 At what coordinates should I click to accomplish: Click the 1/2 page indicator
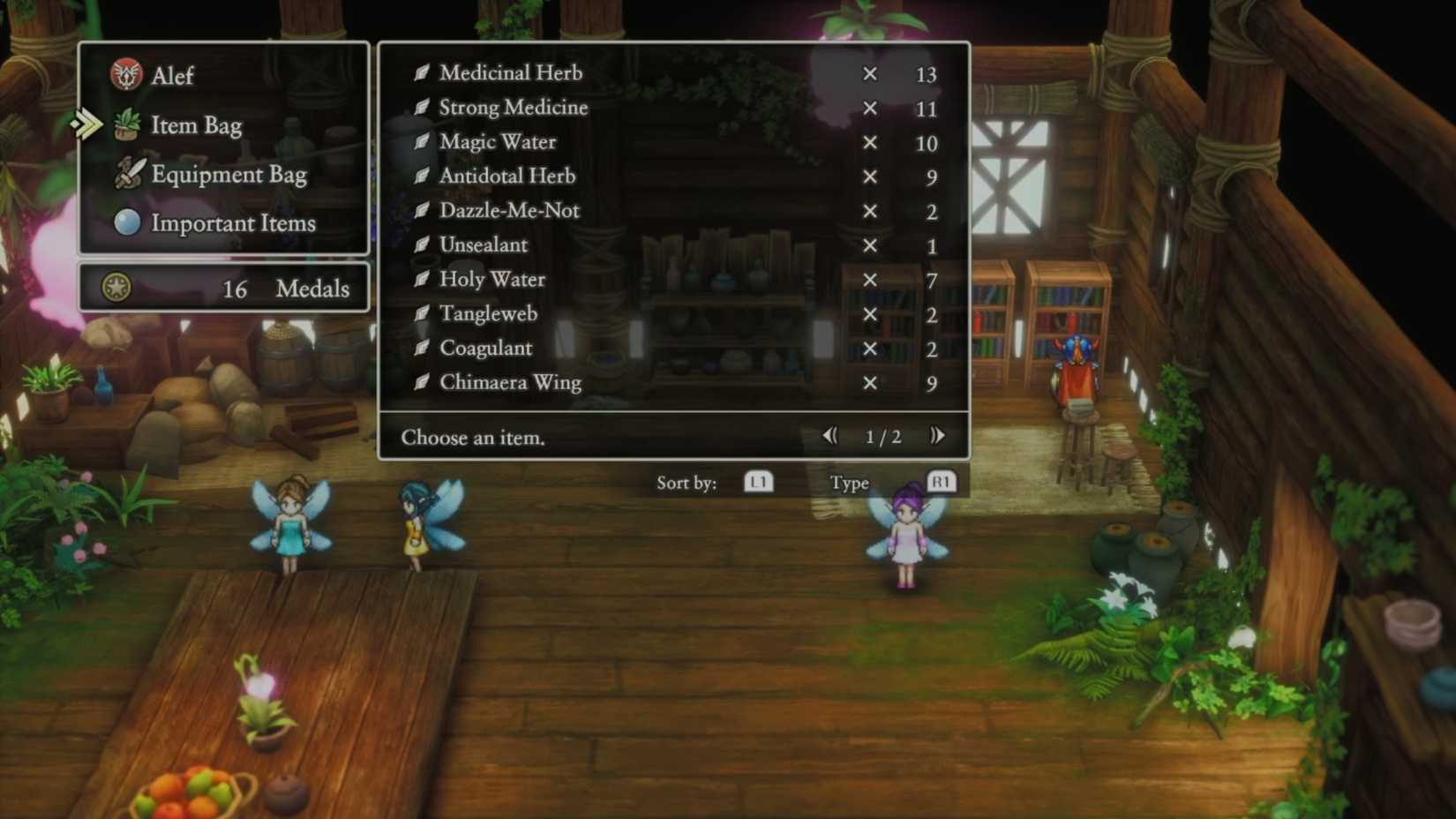pos(882,436)
